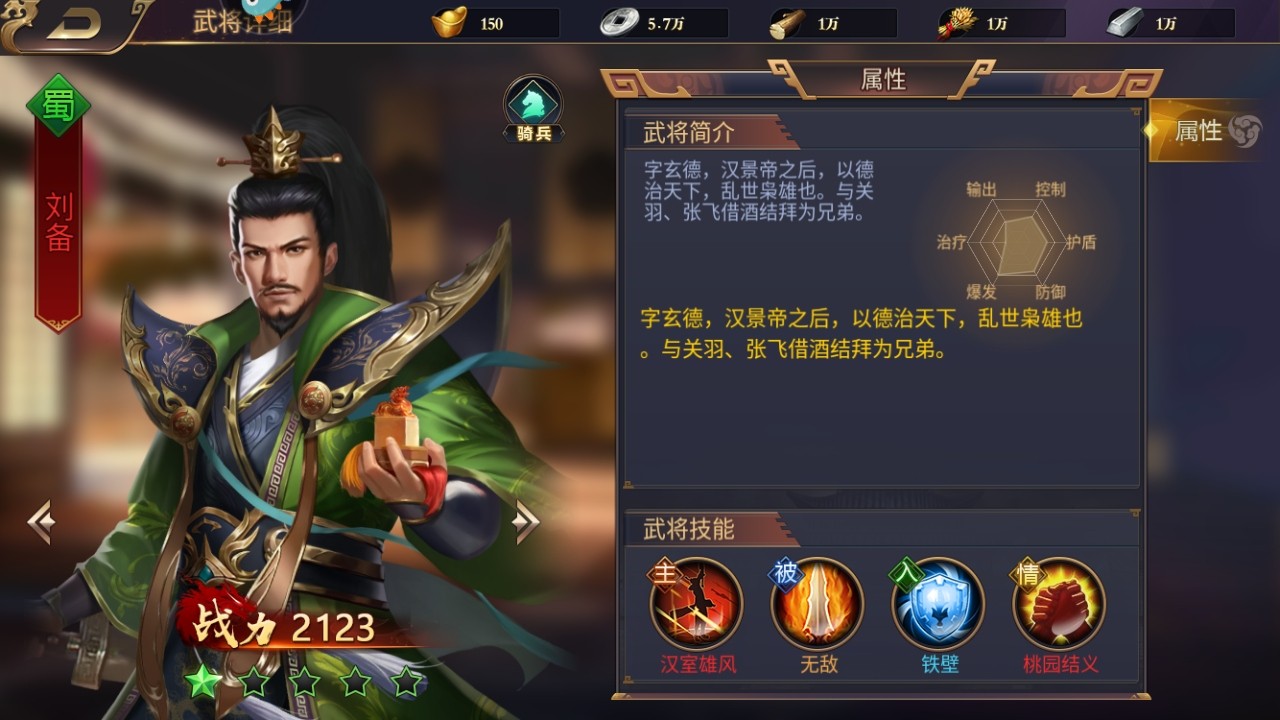
Task: Switch to the previous general with left arrow
Action: point(41,522)
